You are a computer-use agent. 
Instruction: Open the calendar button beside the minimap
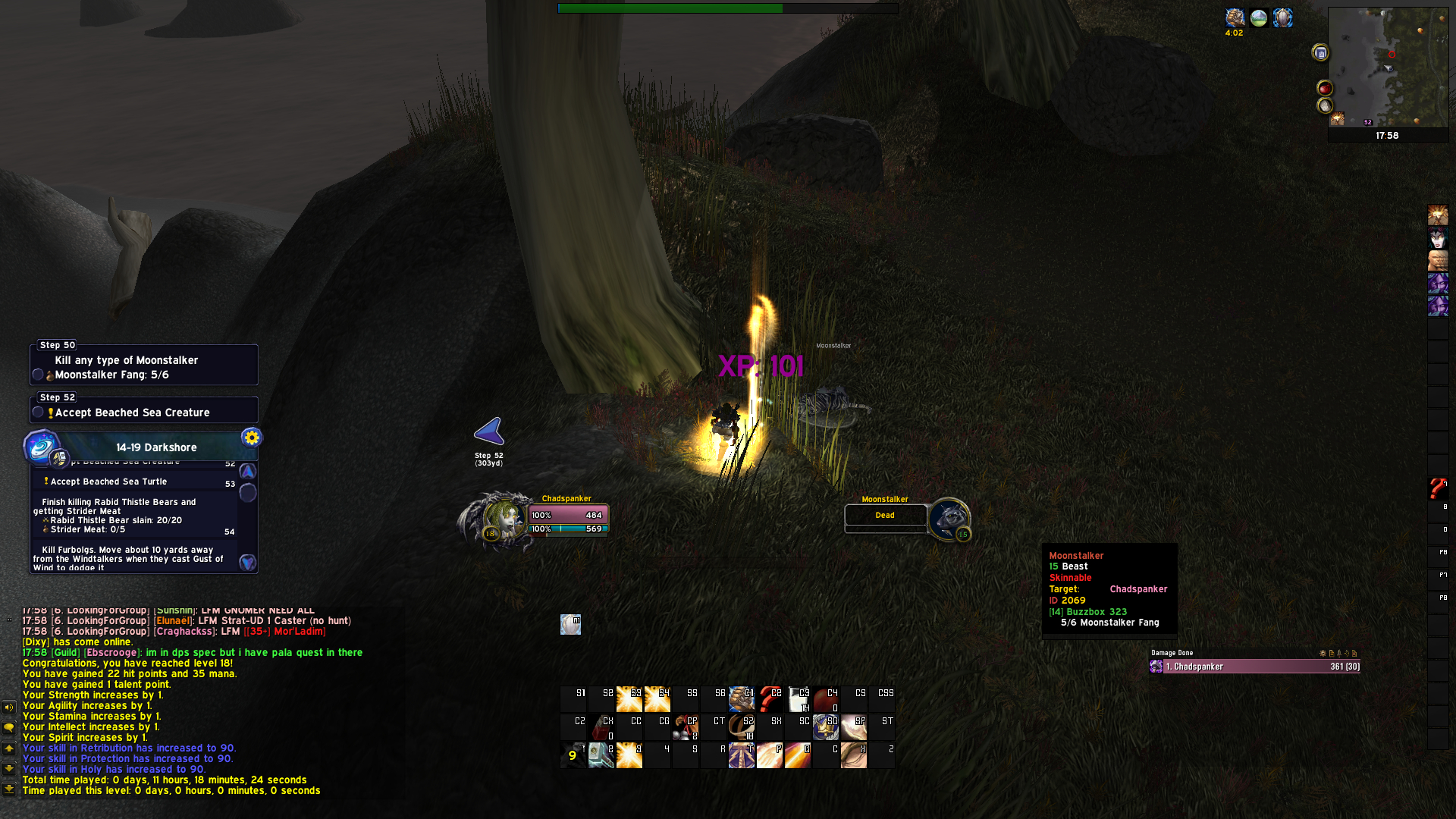[x=1320, y=53]
